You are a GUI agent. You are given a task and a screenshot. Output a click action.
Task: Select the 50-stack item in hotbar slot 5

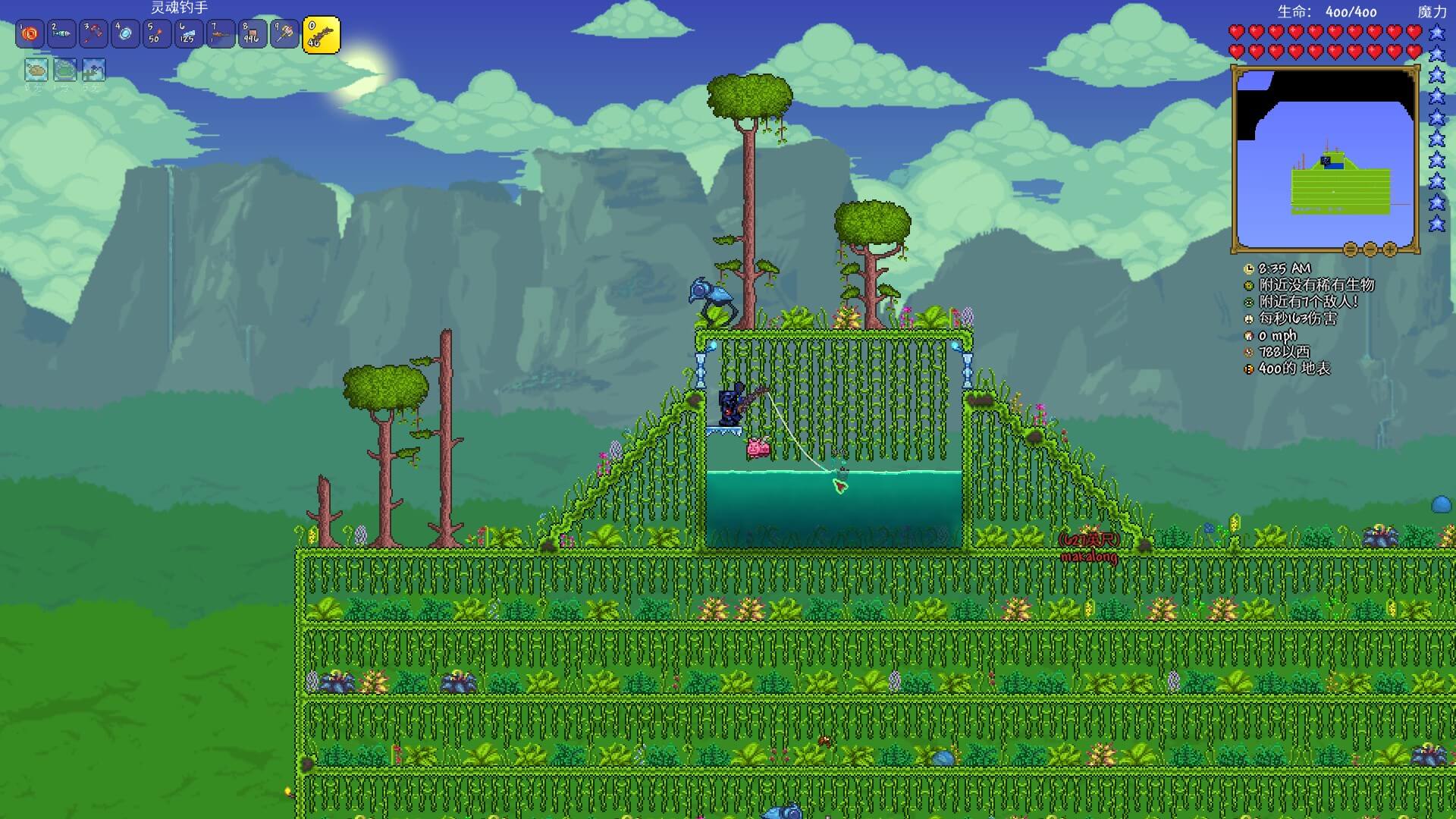[158, 34]
